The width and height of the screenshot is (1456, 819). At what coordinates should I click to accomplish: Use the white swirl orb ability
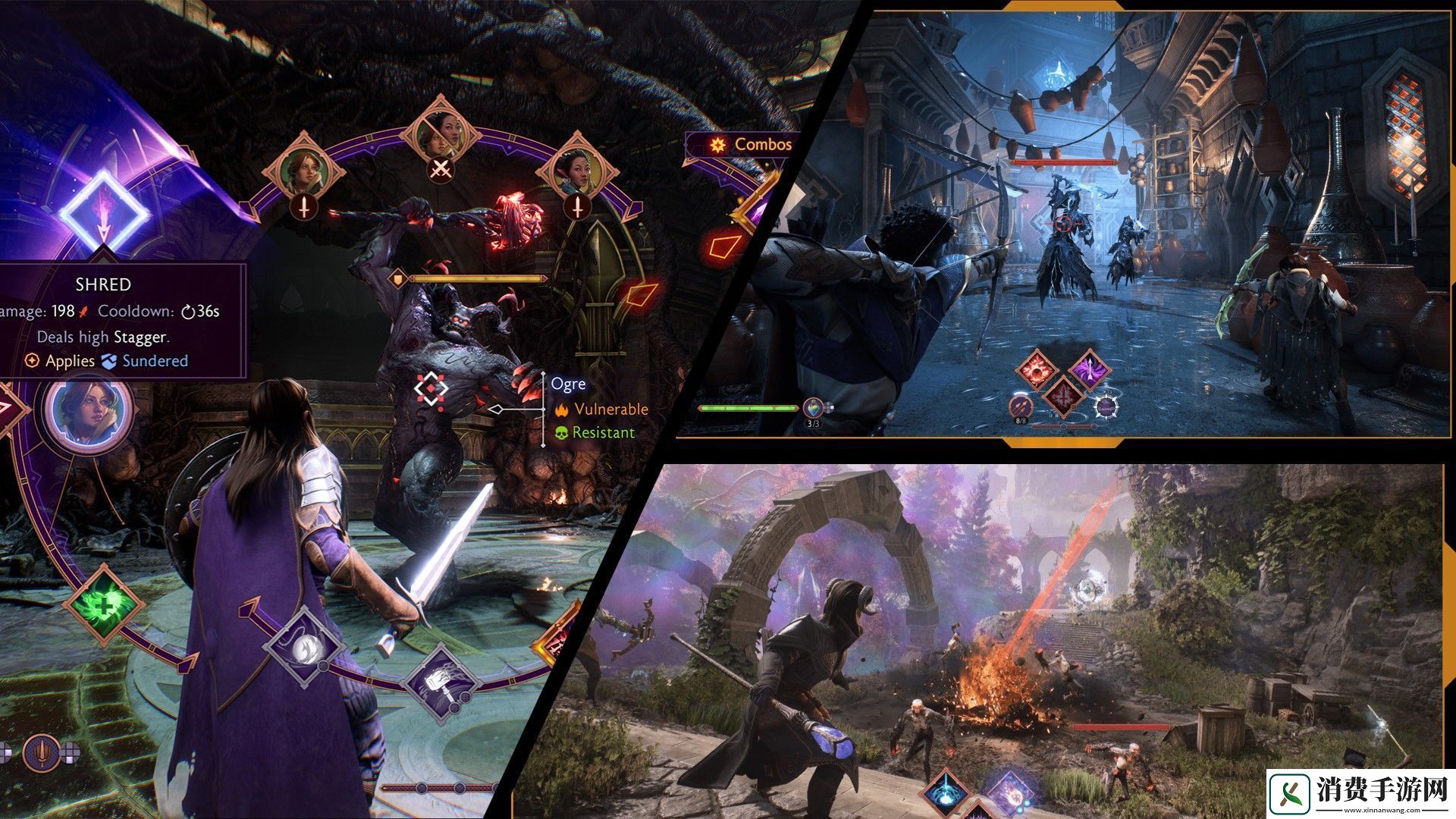pos(305,647)
